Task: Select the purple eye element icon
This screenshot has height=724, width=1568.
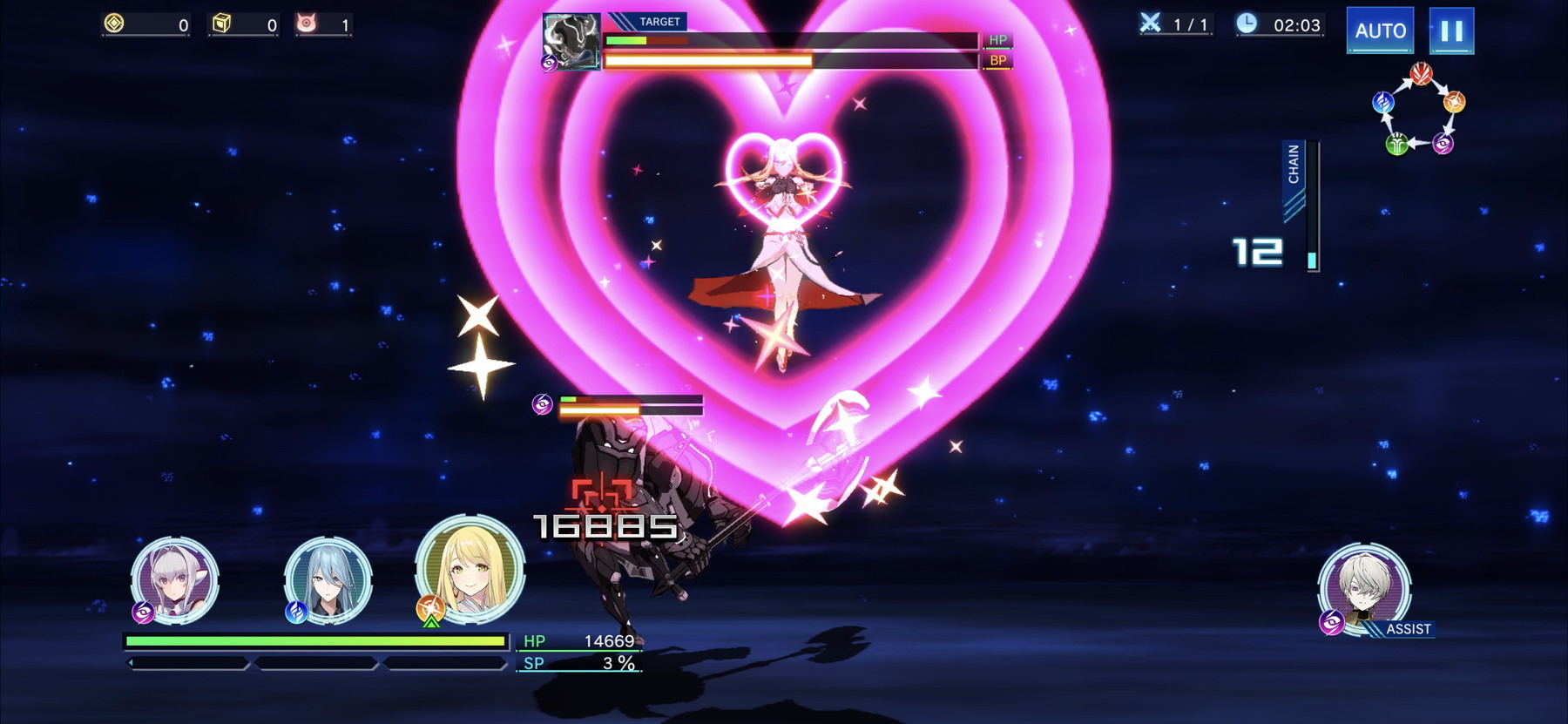Action: [1443, 144]
